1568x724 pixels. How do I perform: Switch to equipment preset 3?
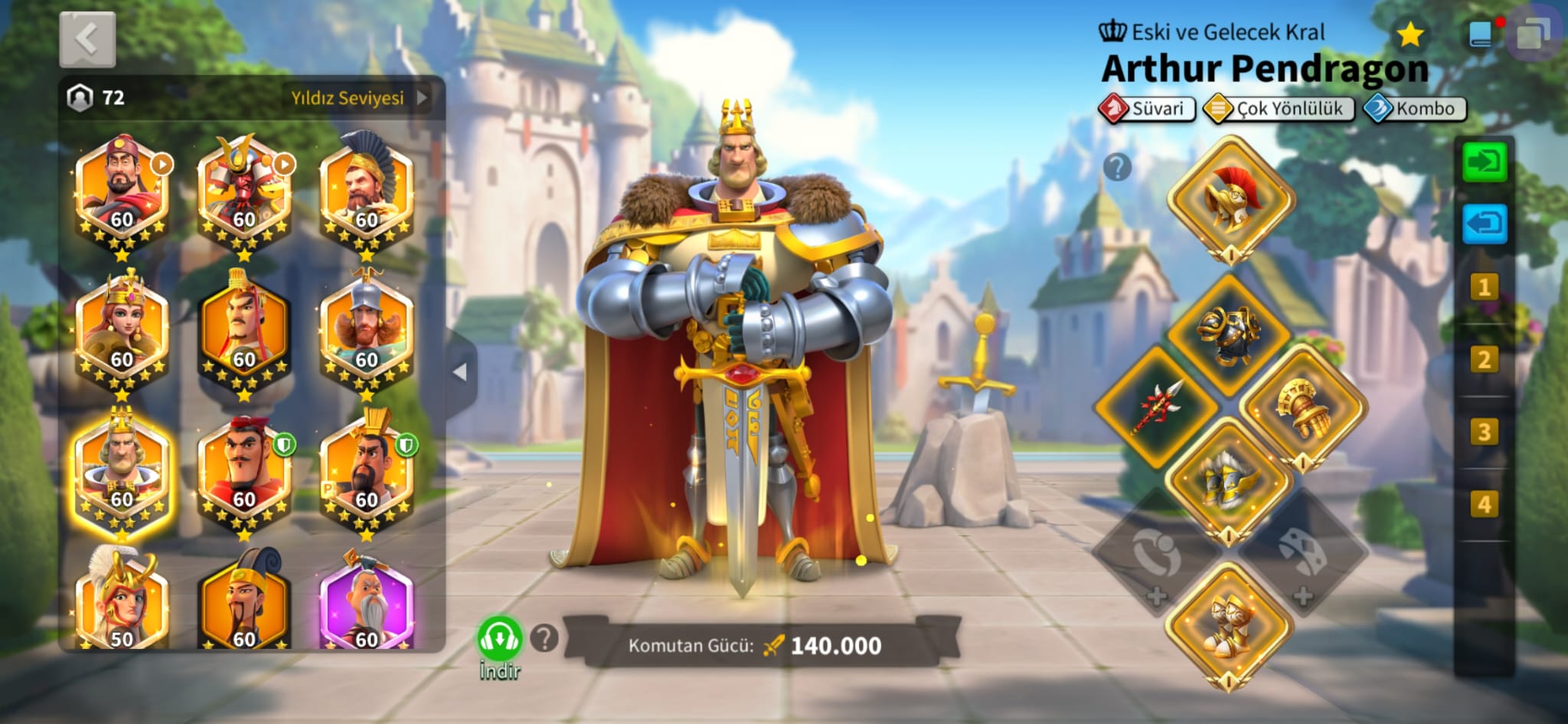[x=1484, y=432]
